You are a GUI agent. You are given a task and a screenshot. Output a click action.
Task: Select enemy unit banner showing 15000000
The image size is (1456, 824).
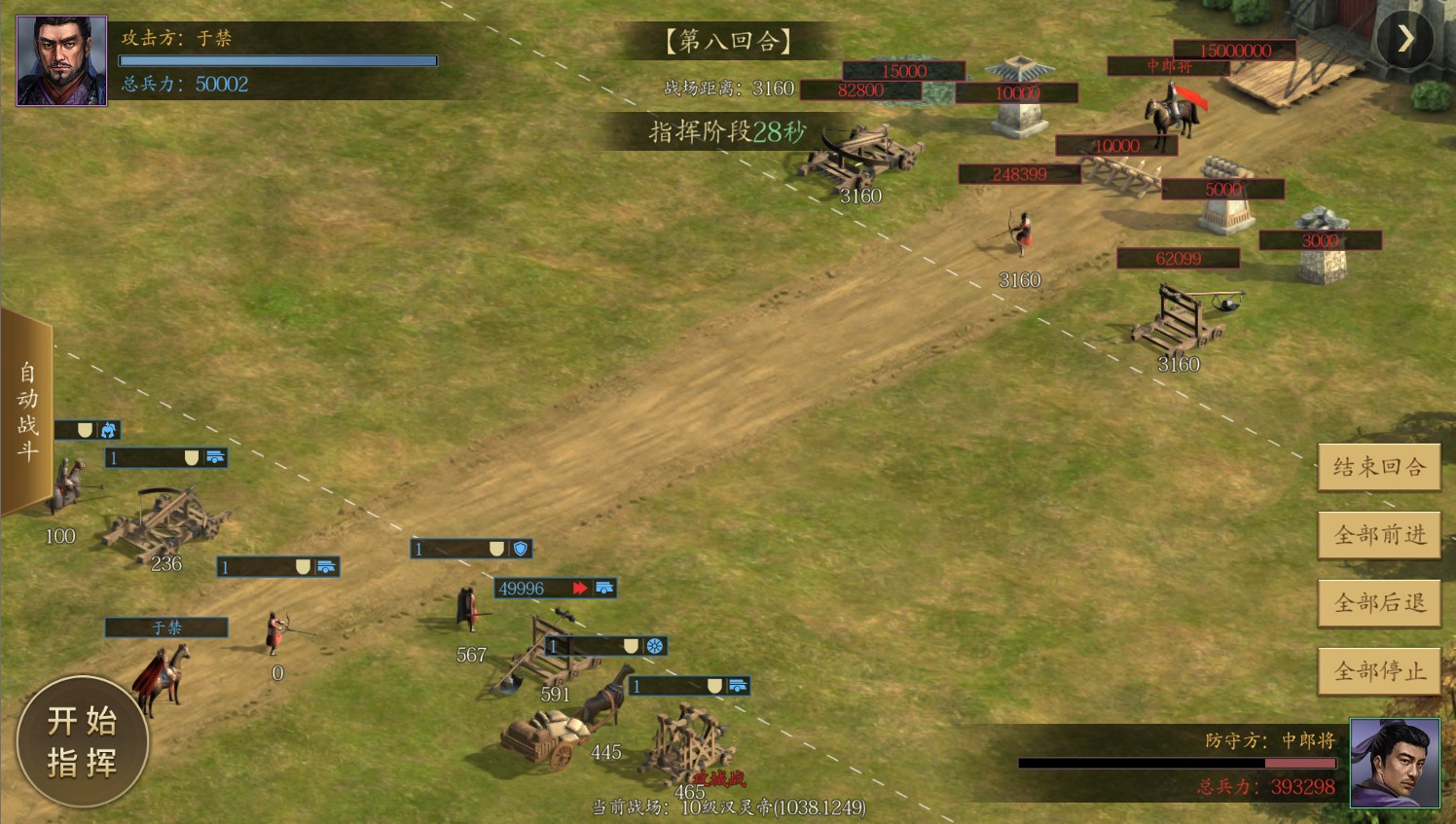tap(1234, 51)
